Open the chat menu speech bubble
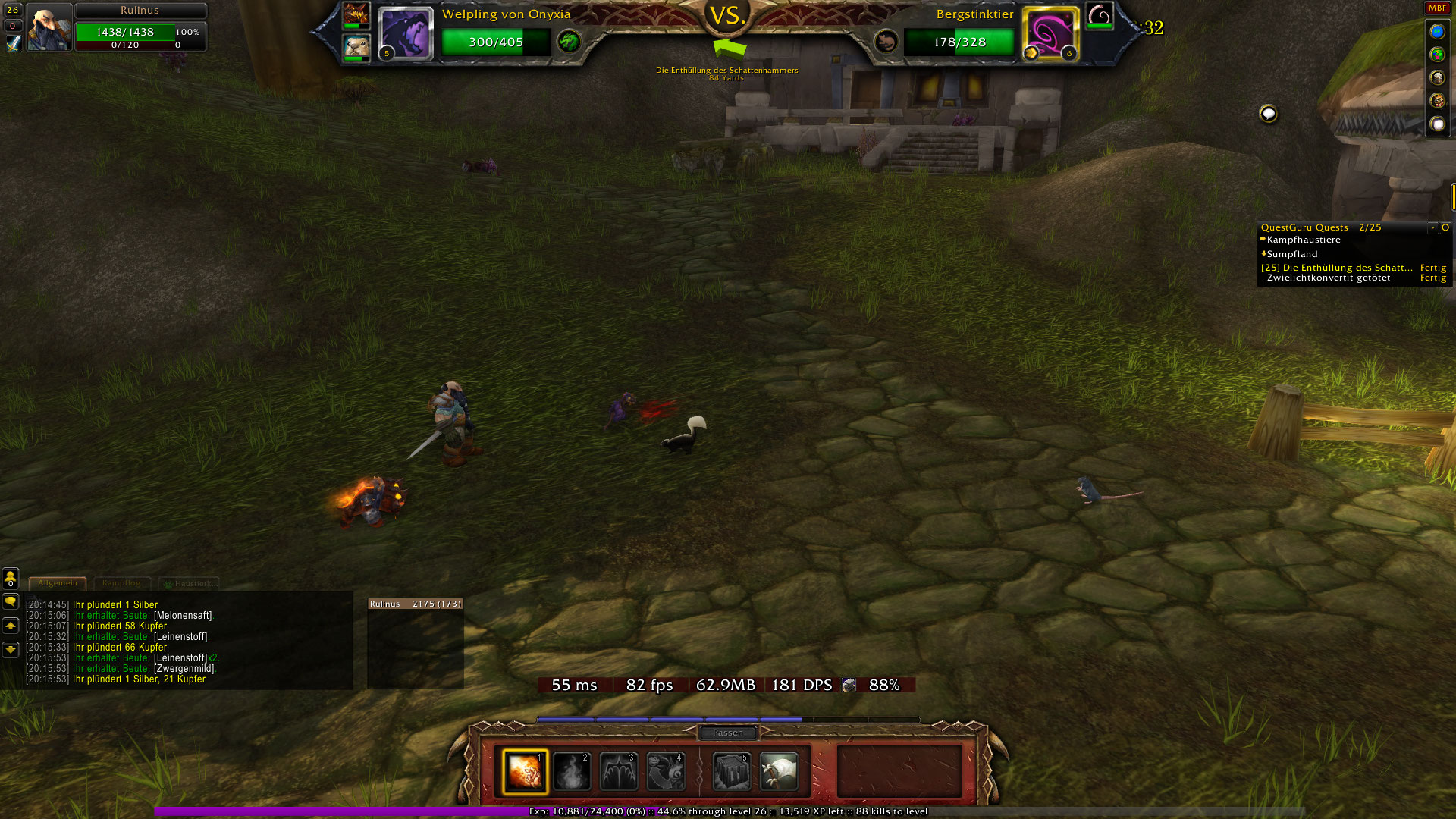Screen dimensions: 1456x819 click(x=11, y=602)
